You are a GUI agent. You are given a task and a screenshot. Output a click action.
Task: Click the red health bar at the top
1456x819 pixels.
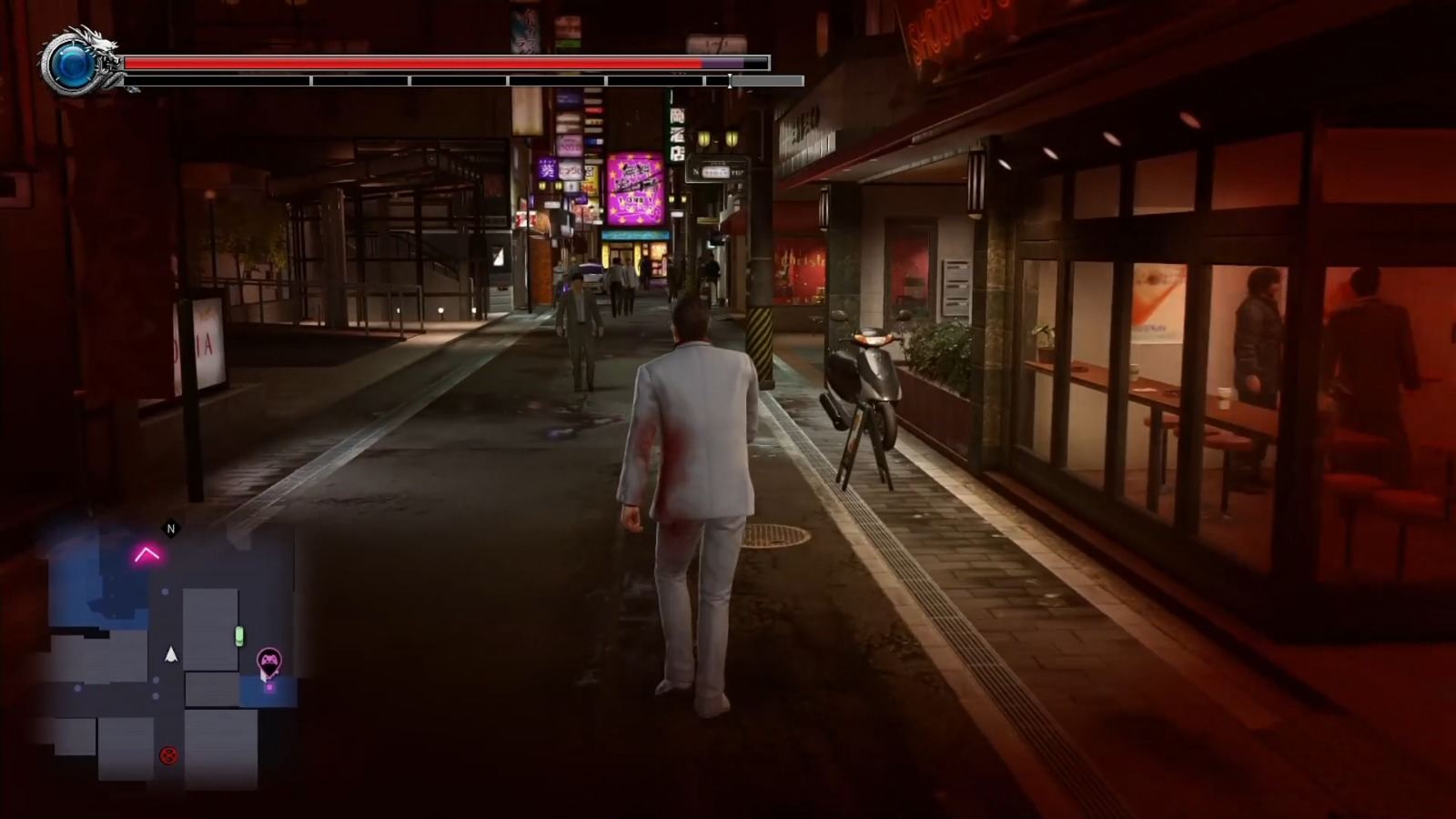point(409,64)
